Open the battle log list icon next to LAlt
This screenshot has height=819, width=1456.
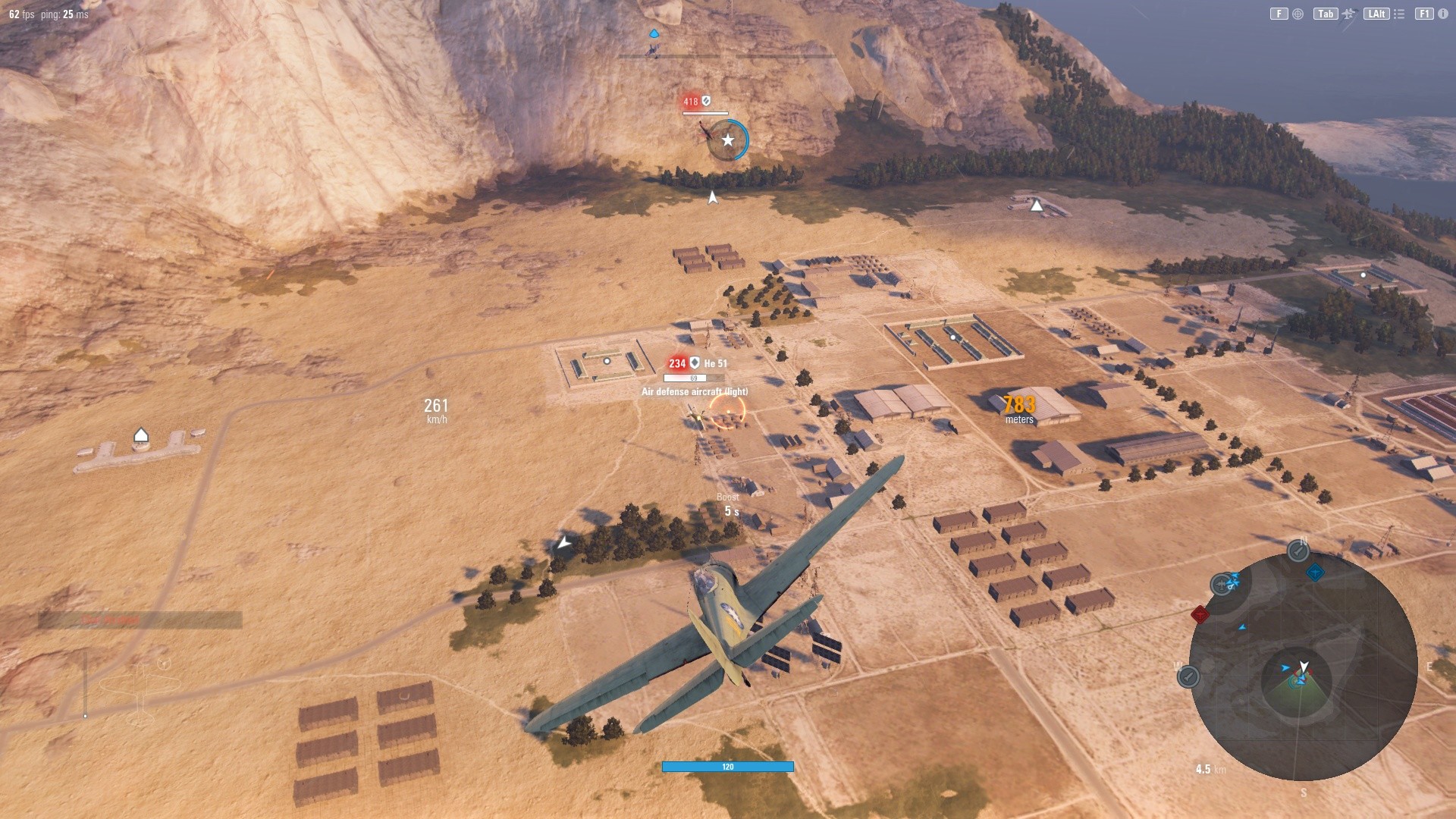click(1398, 14)
